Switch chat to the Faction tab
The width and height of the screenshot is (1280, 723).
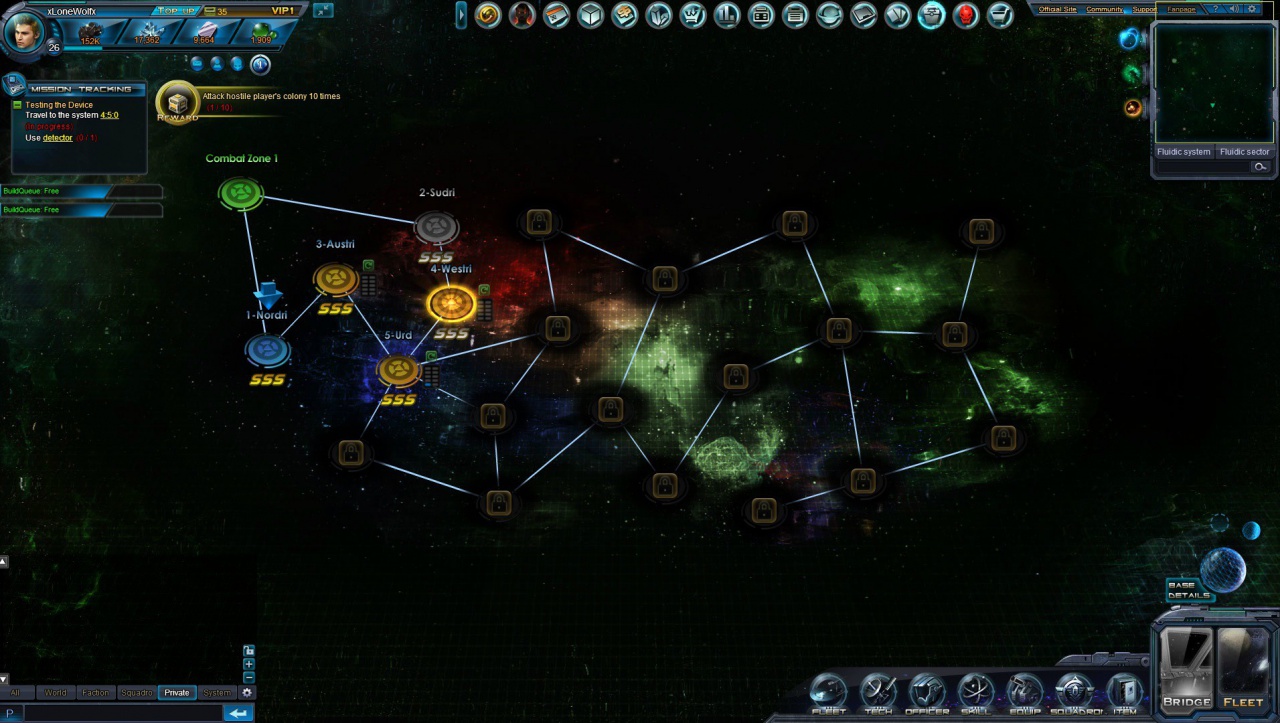click(x=96, y=692)
